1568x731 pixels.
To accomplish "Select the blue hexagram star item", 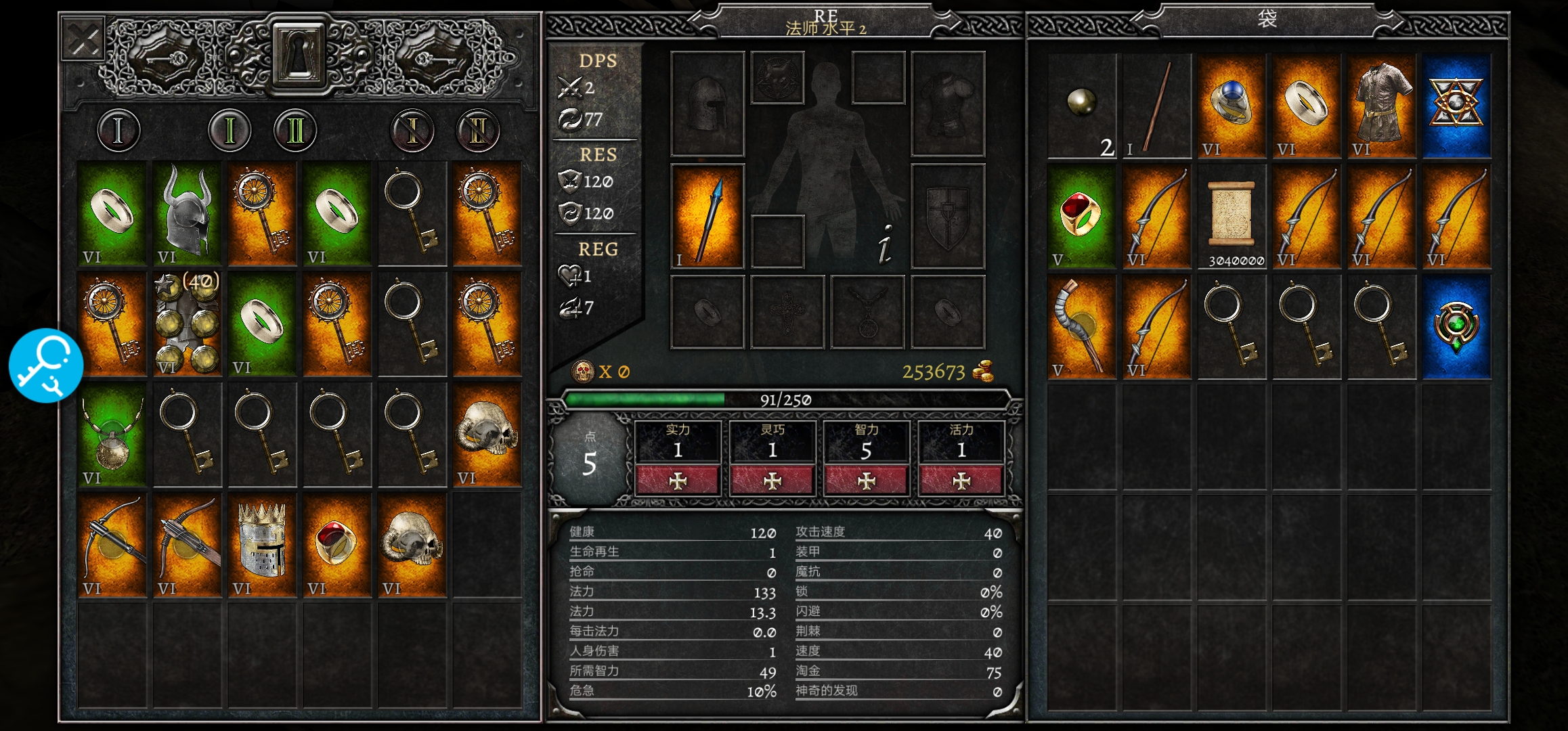I will click(1456, 105).
